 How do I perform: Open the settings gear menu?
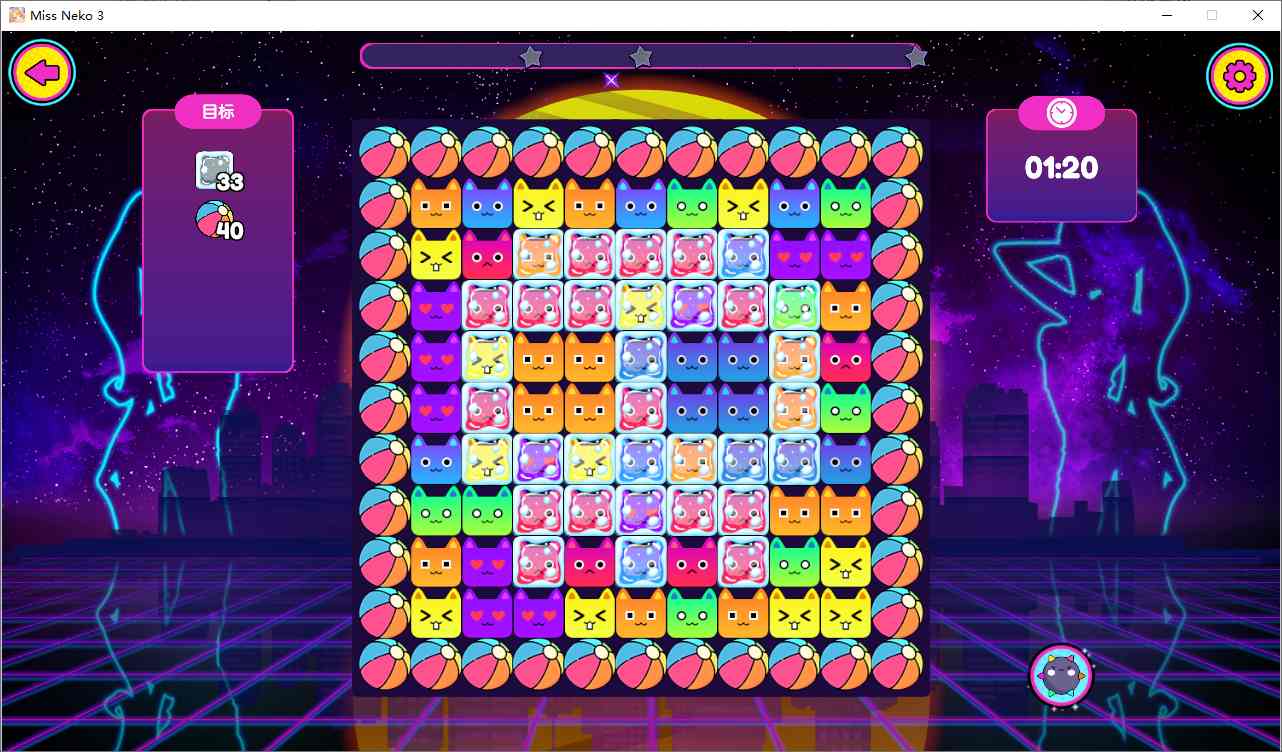coord(1239,76)
